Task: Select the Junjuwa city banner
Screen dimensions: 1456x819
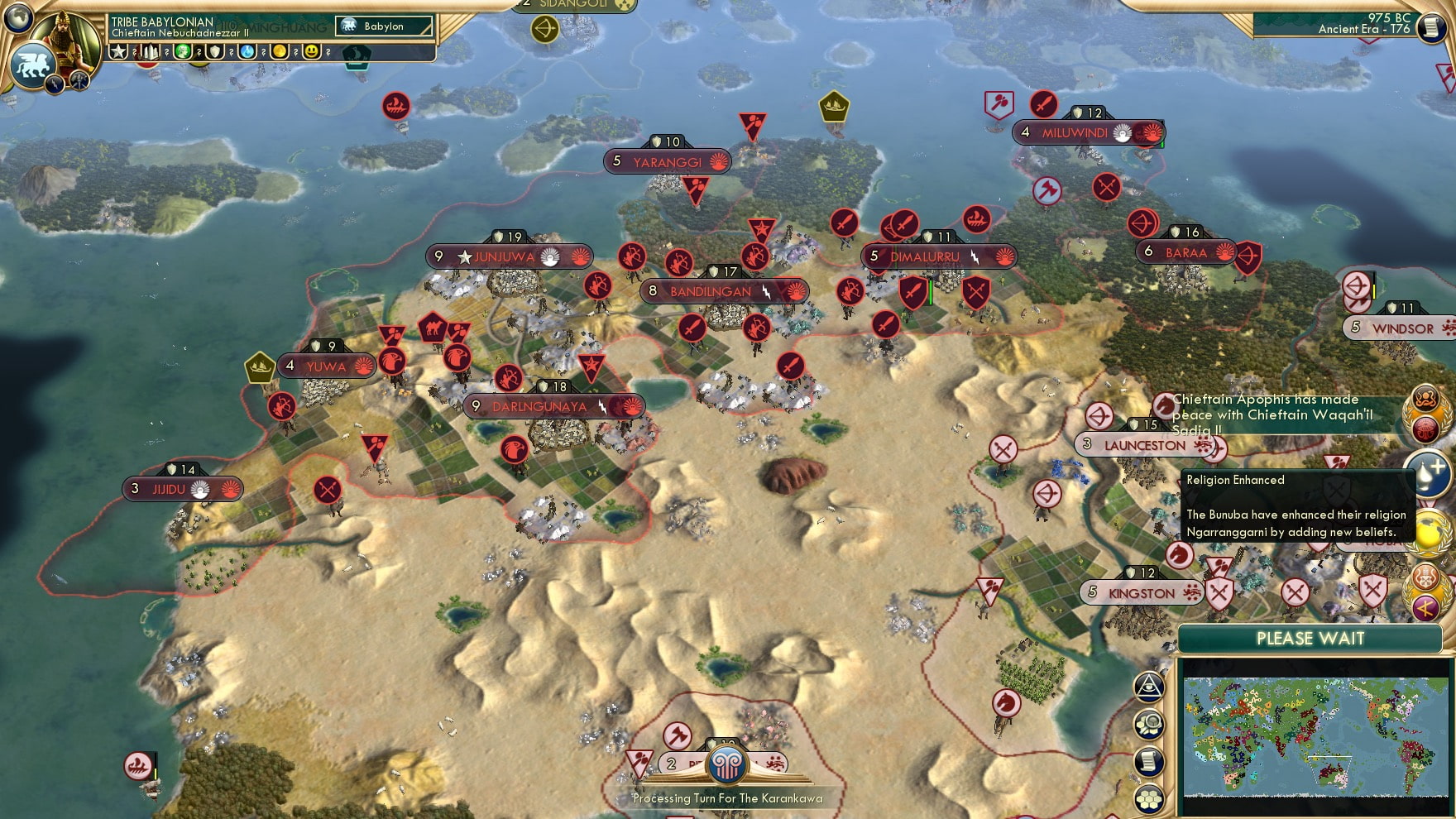Action: [x=509, y=257]
